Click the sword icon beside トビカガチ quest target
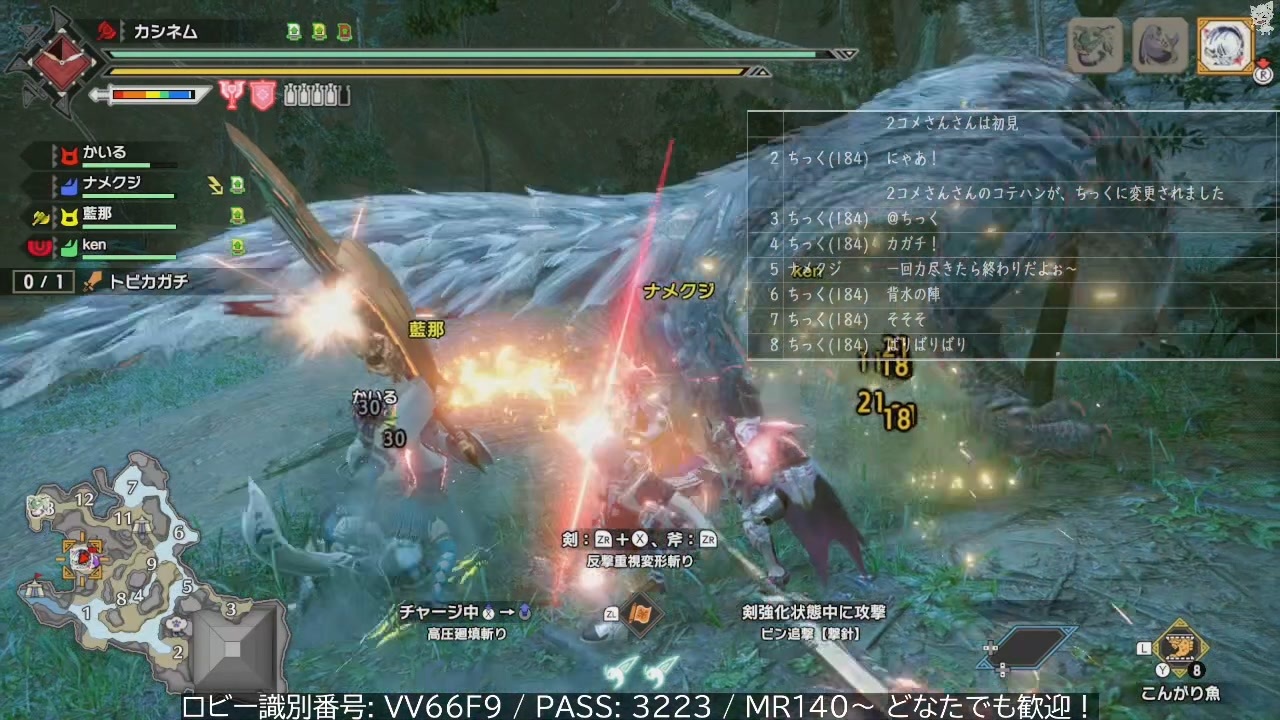The width and height of the screenshot is (1280, 720). coord(93,280)
